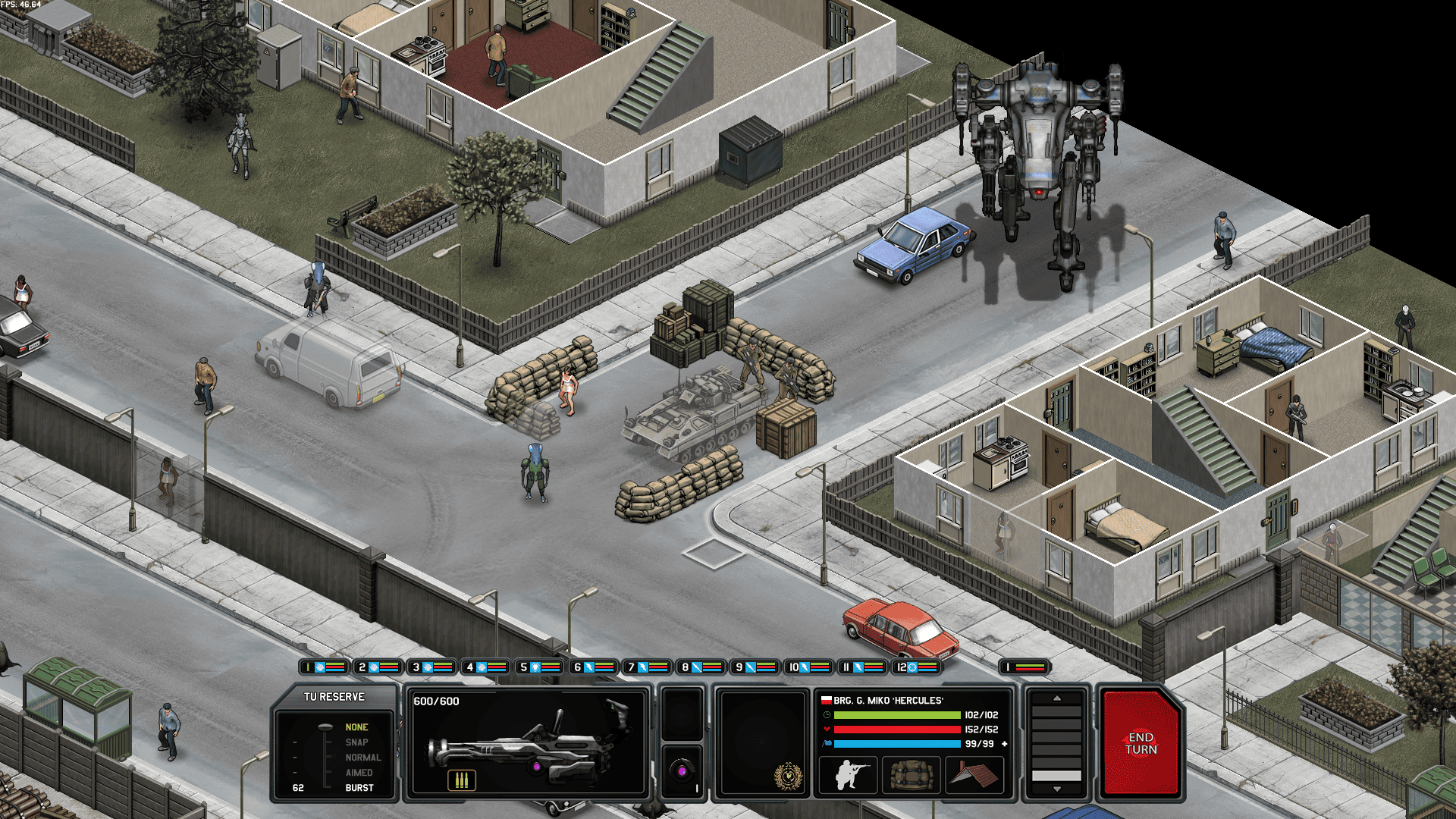Choose soldier number 8 from roster
1456x819 pixels.
coord(701,667)
